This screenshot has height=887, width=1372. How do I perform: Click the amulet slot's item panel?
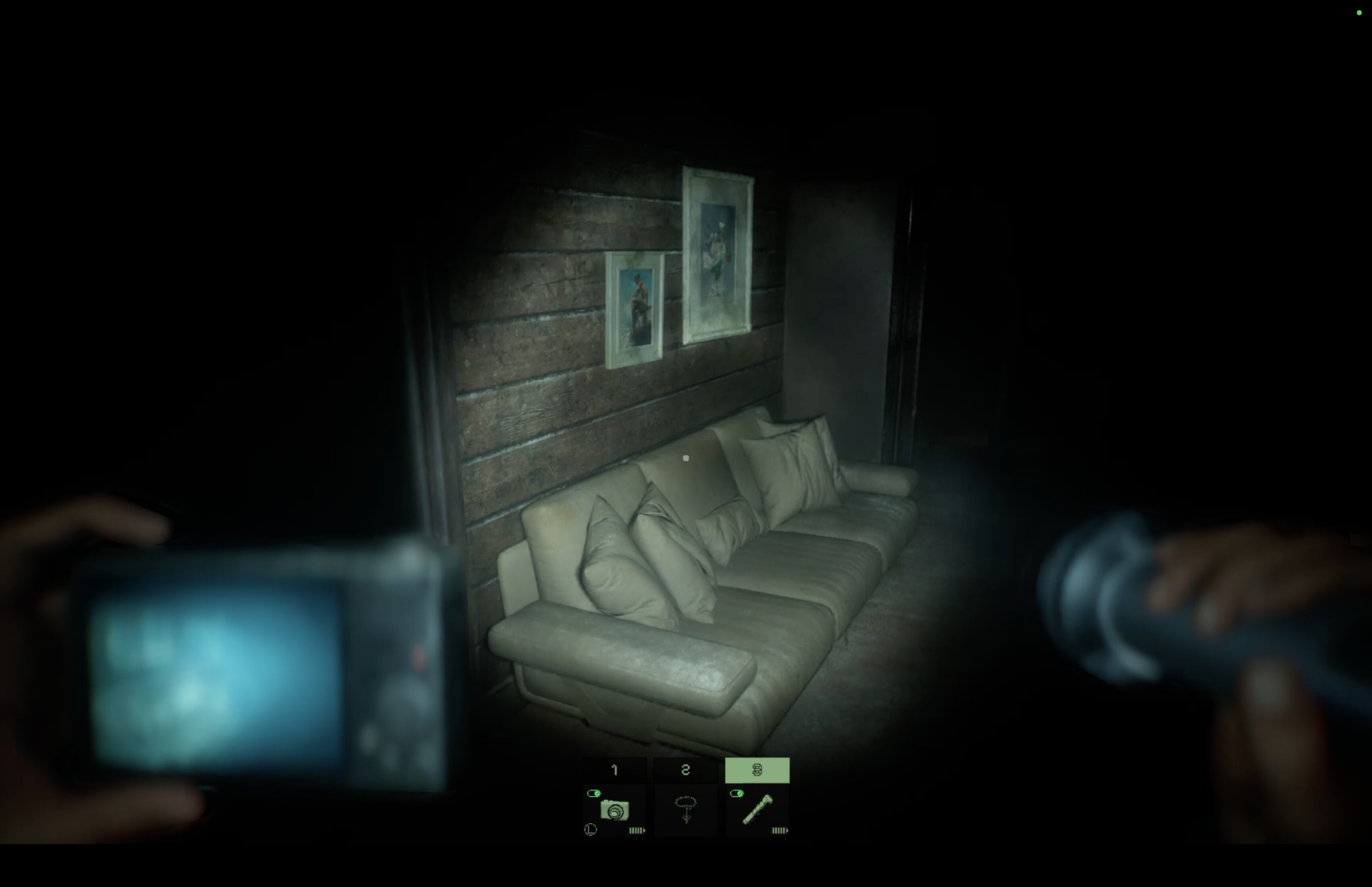pos(686,812)
